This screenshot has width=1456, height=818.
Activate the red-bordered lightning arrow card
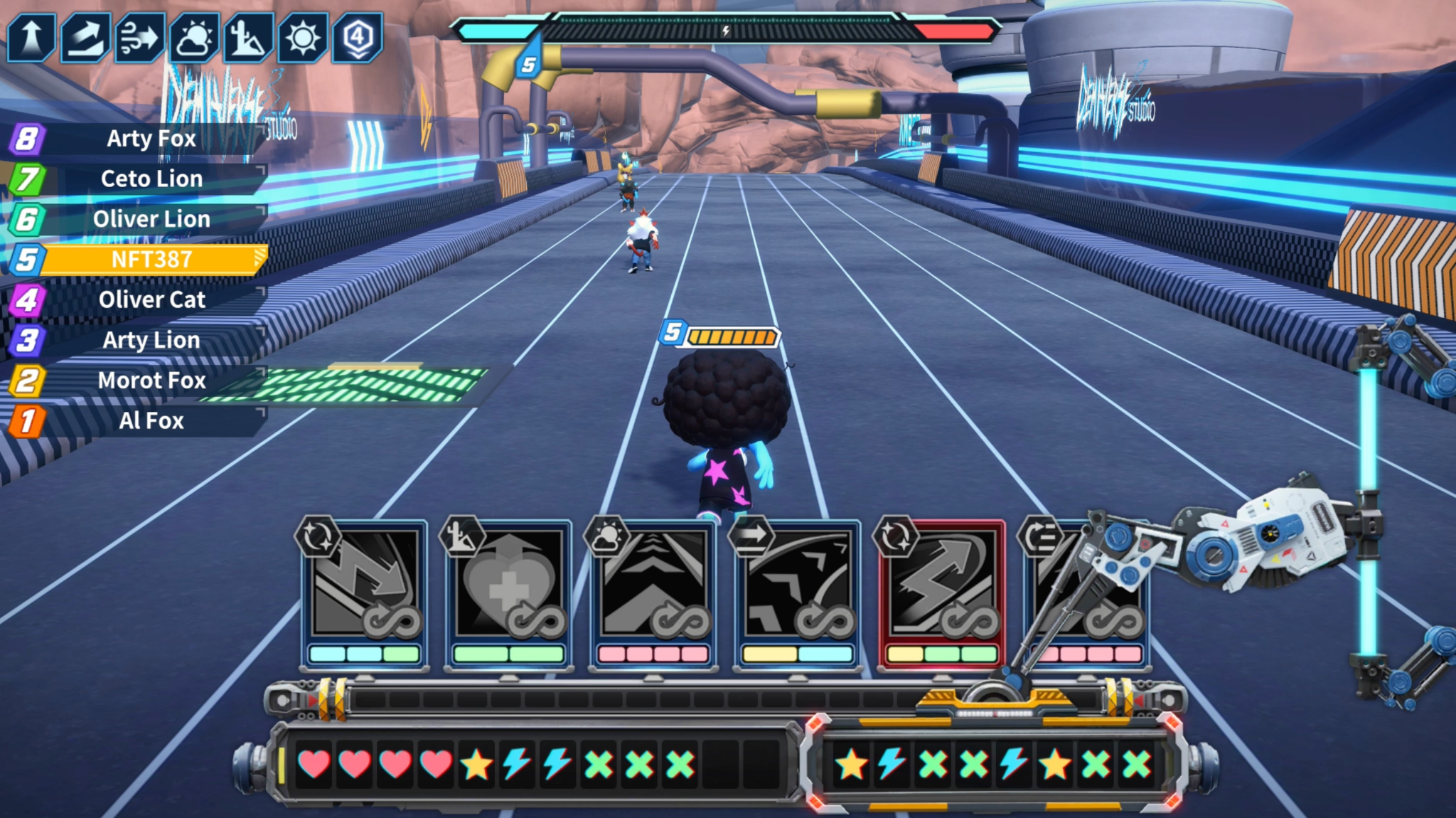(x=941, y=594)
